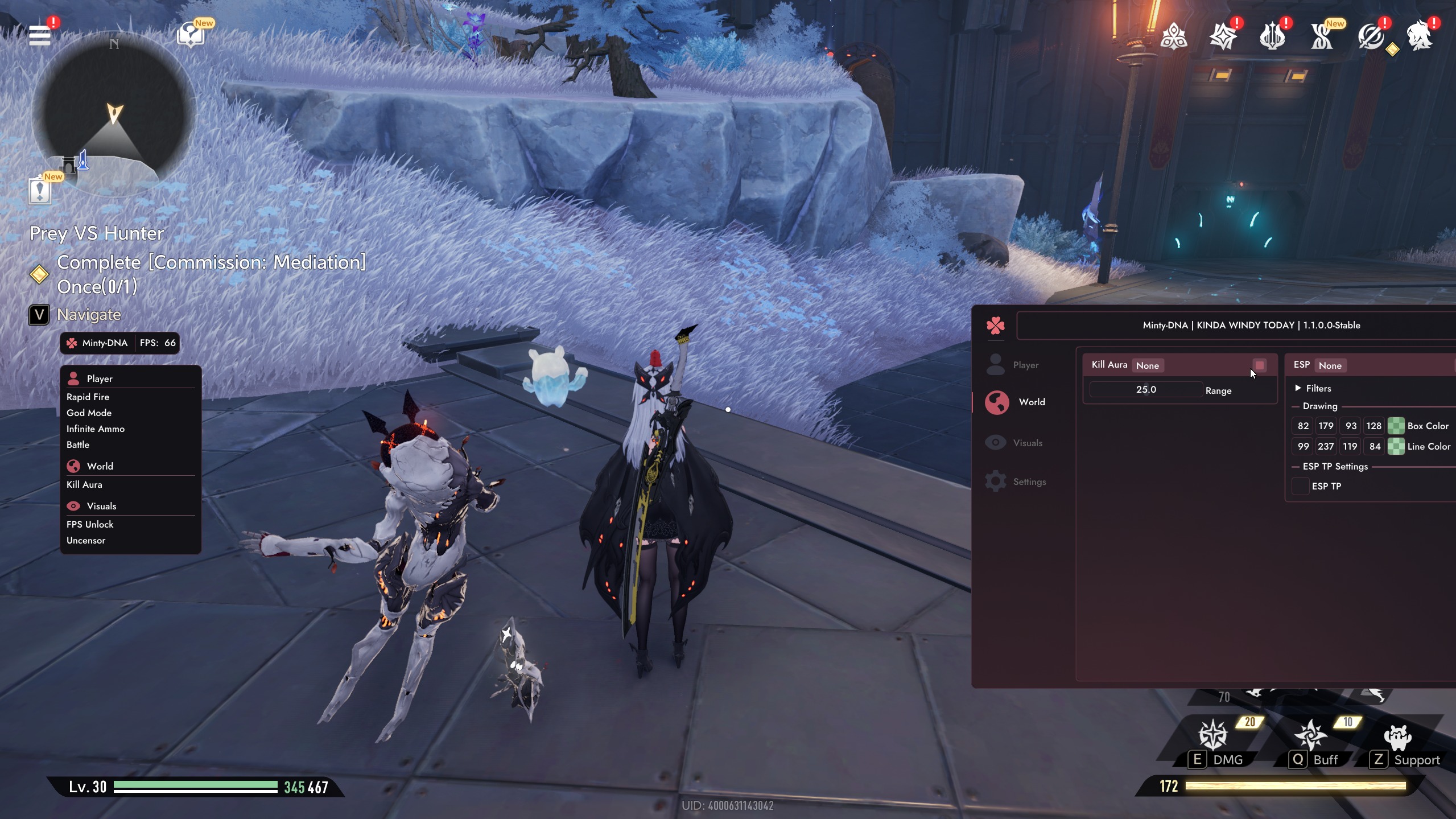The width and height of the screenshot is (1456, 819).
Task: Set the Kill Aura hotkey button
Action: point(1147,365)
